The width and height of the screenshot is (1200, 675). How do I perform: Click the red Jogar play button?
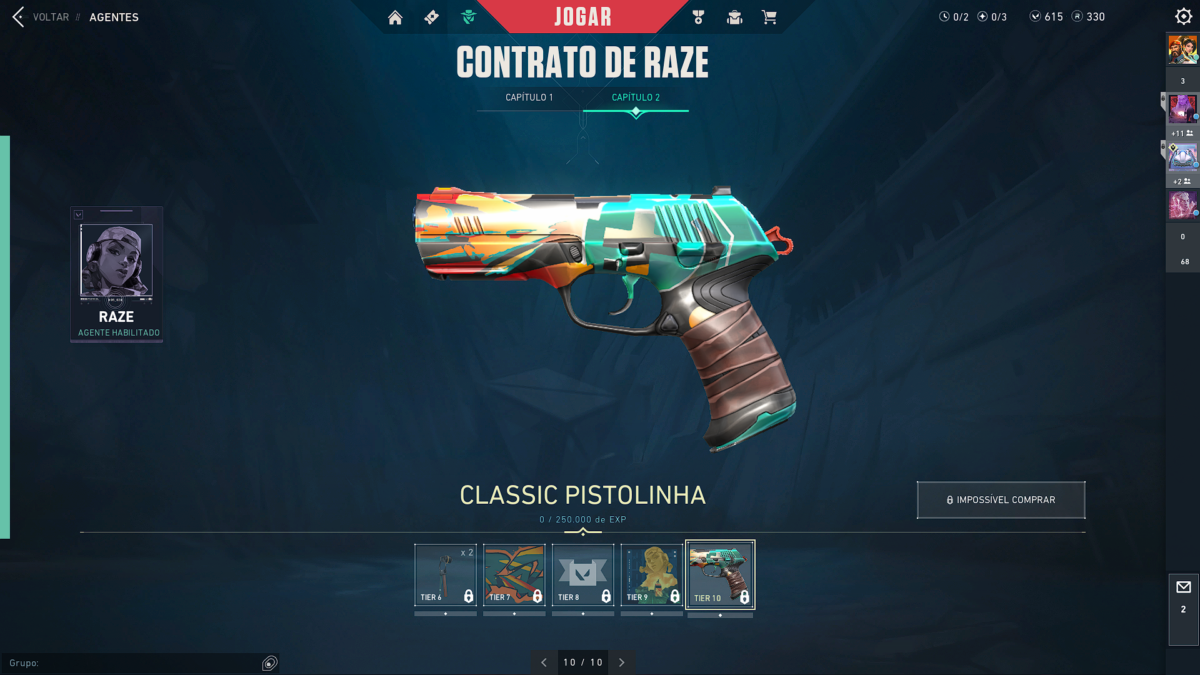click(583, 17)
